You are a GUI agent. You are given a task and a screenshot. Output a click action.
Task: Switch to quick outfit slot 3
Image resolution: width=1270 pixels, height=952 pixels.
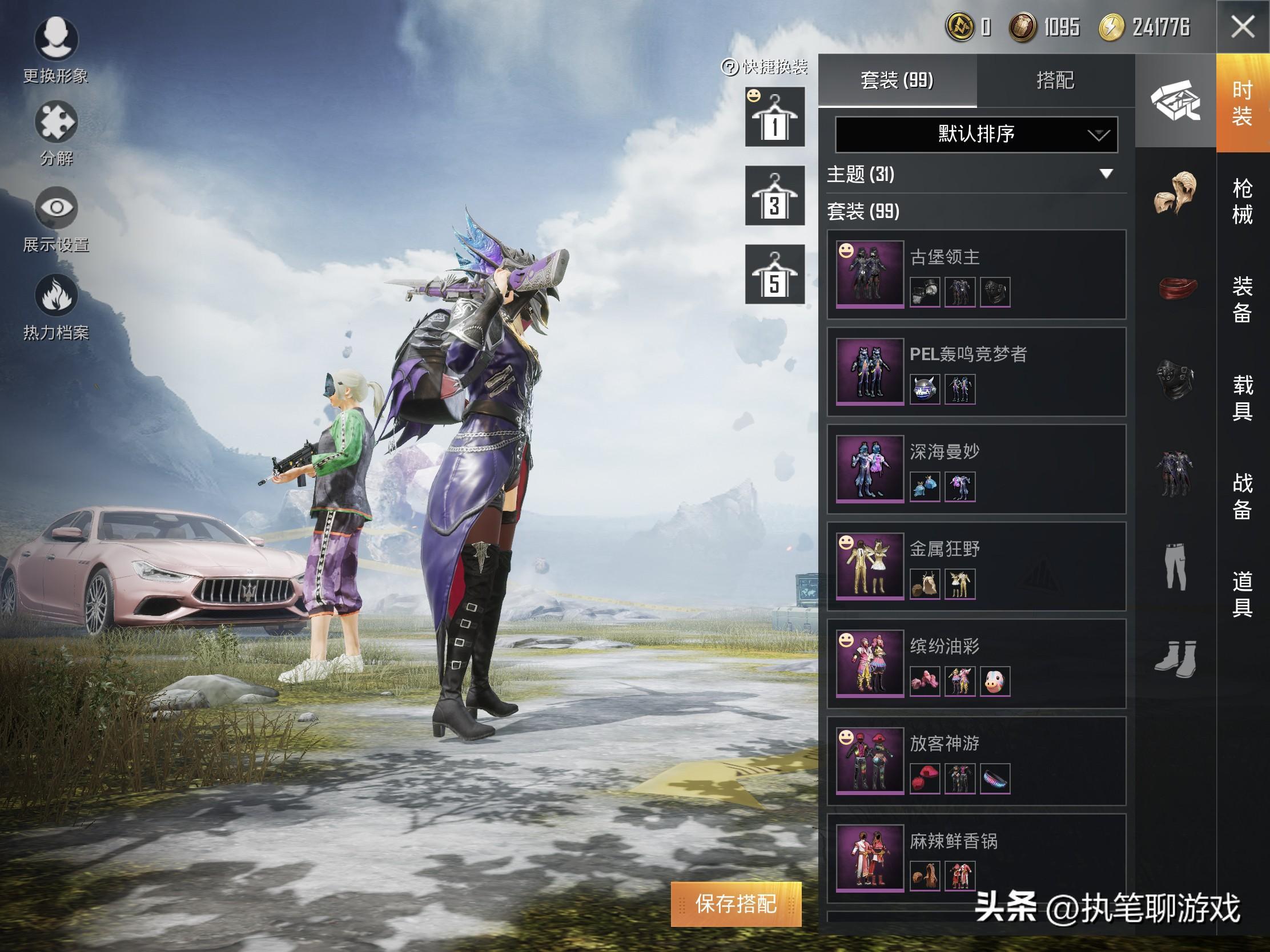click(x=774, y=196)
